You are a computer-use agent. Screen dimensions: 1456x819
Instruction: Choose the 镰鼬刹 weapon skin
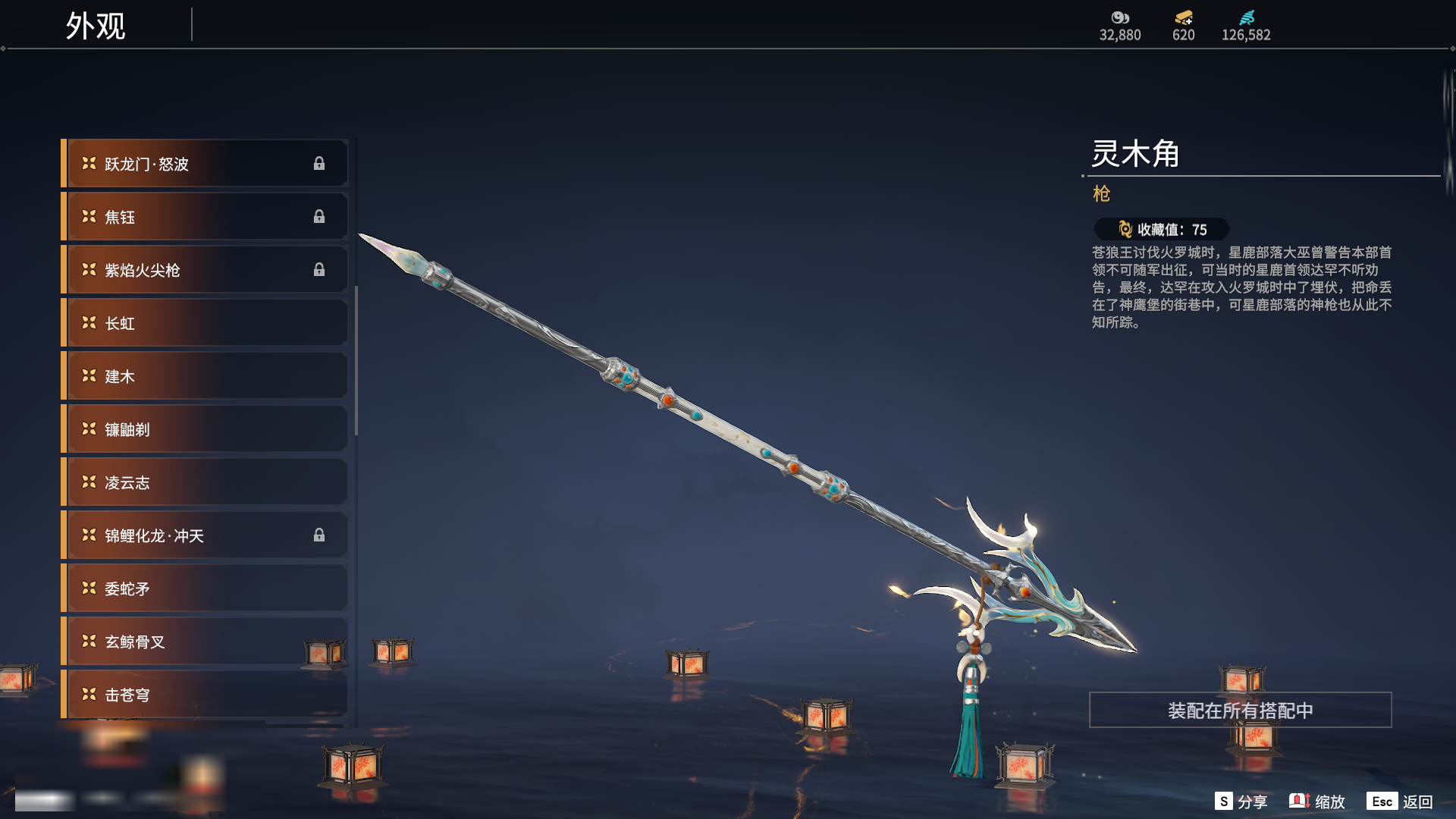[205, 429]
